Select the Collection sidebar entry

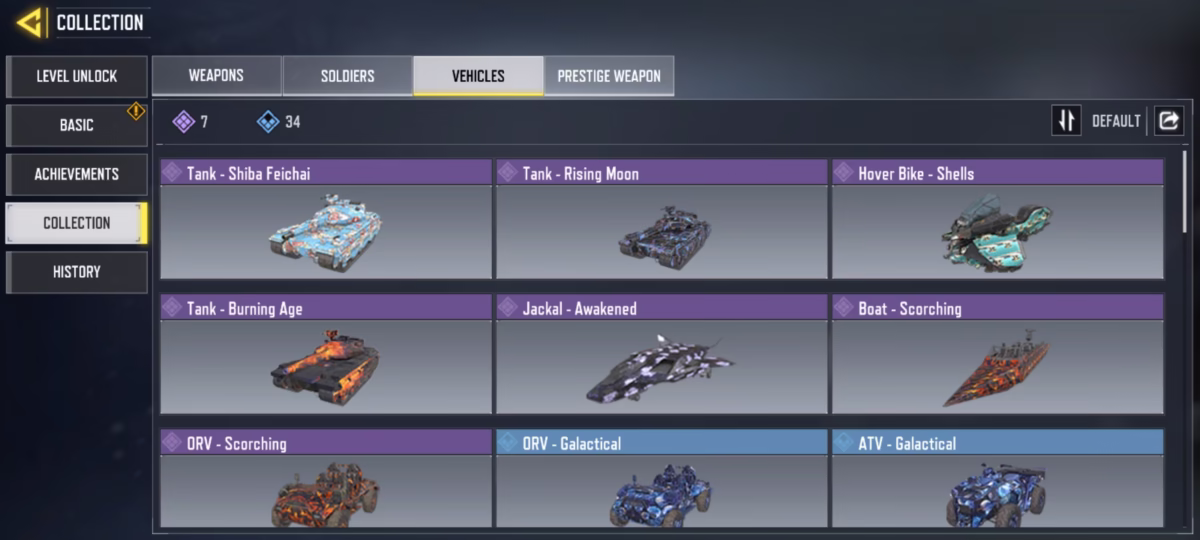coord(77,223)
